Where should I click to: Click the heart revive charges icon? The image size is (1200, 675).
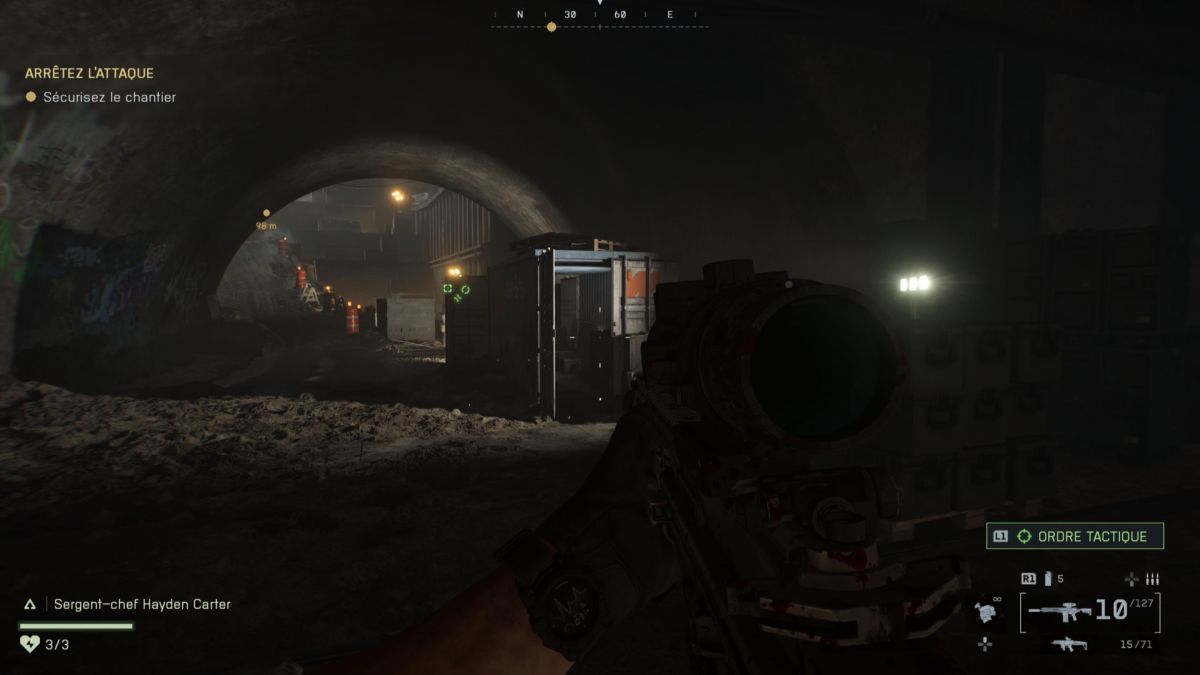(x=29, y=644)
